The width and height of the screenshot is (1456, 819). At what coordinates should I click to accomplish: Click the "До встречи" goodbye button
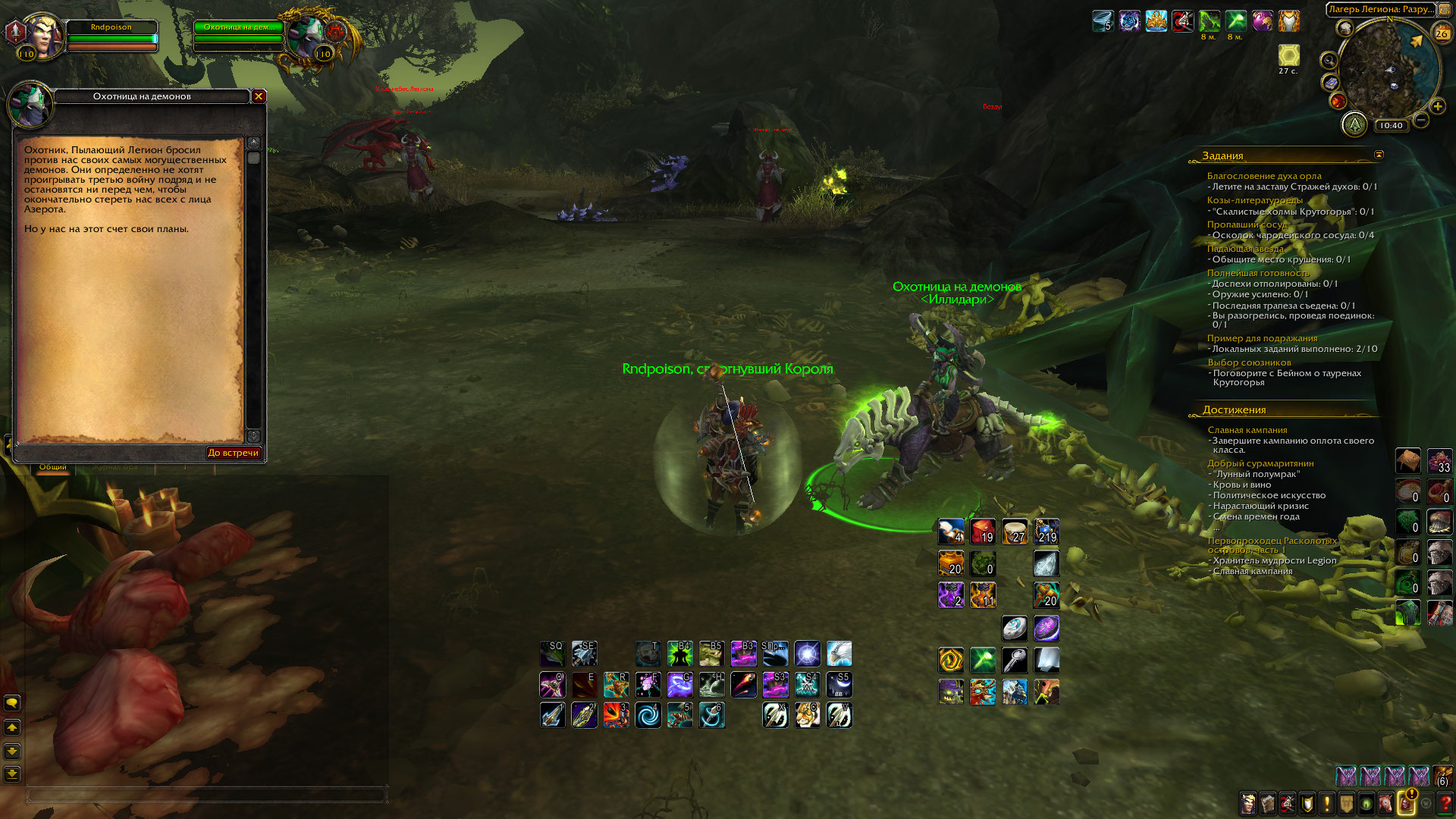tap(234, 453)
